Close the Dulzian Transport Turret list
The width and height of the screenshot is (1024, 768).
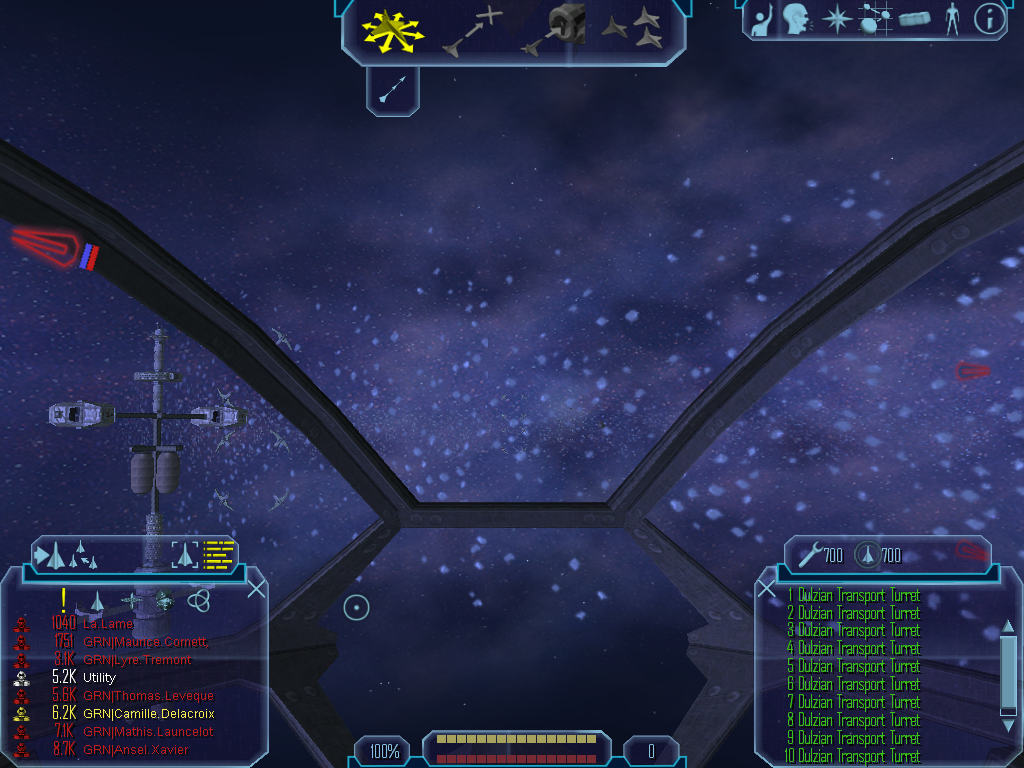point(767,589)
